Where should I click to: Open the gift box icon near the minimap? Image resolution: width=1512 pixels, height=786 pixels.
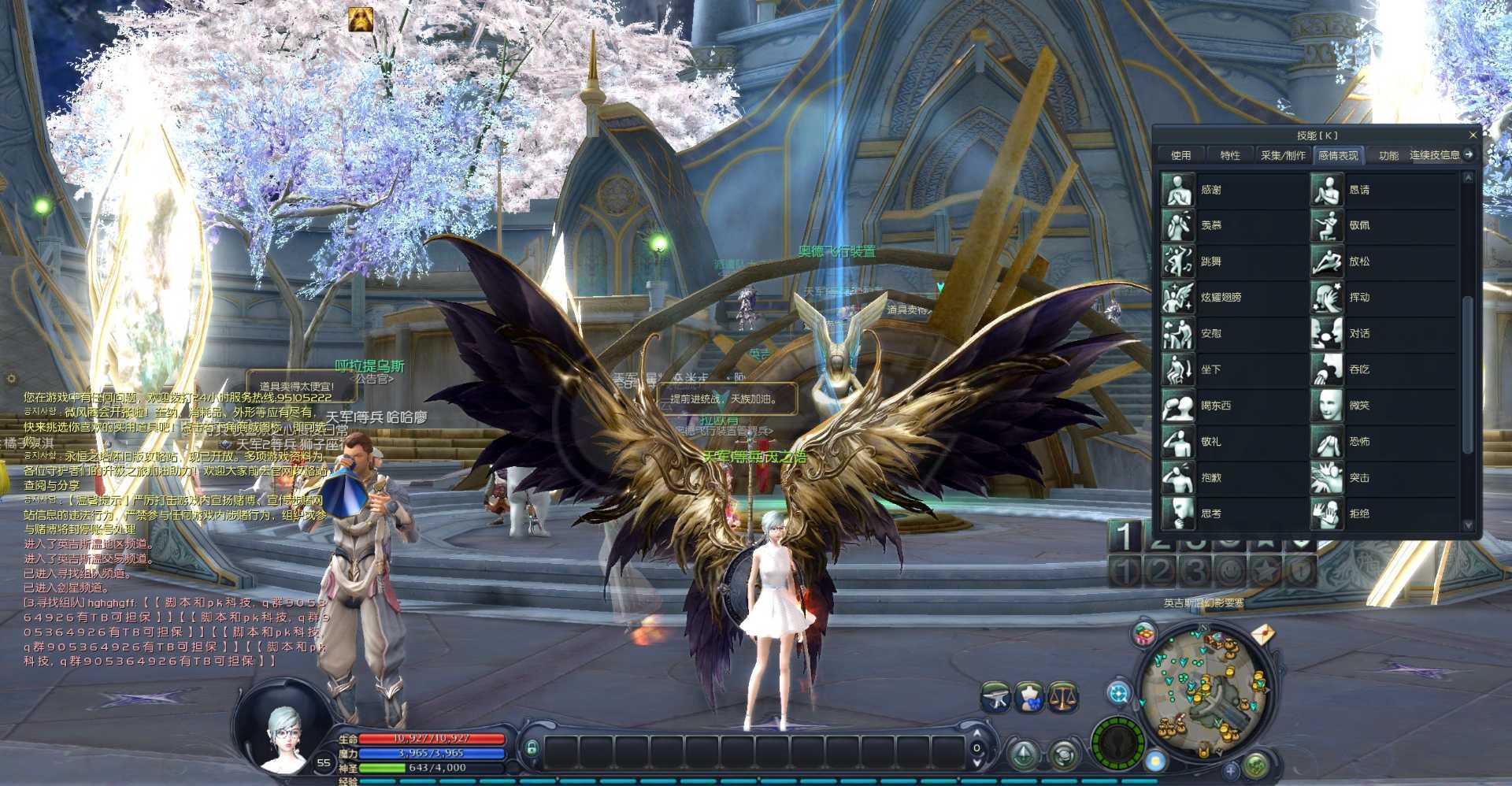click(1144, 635)
